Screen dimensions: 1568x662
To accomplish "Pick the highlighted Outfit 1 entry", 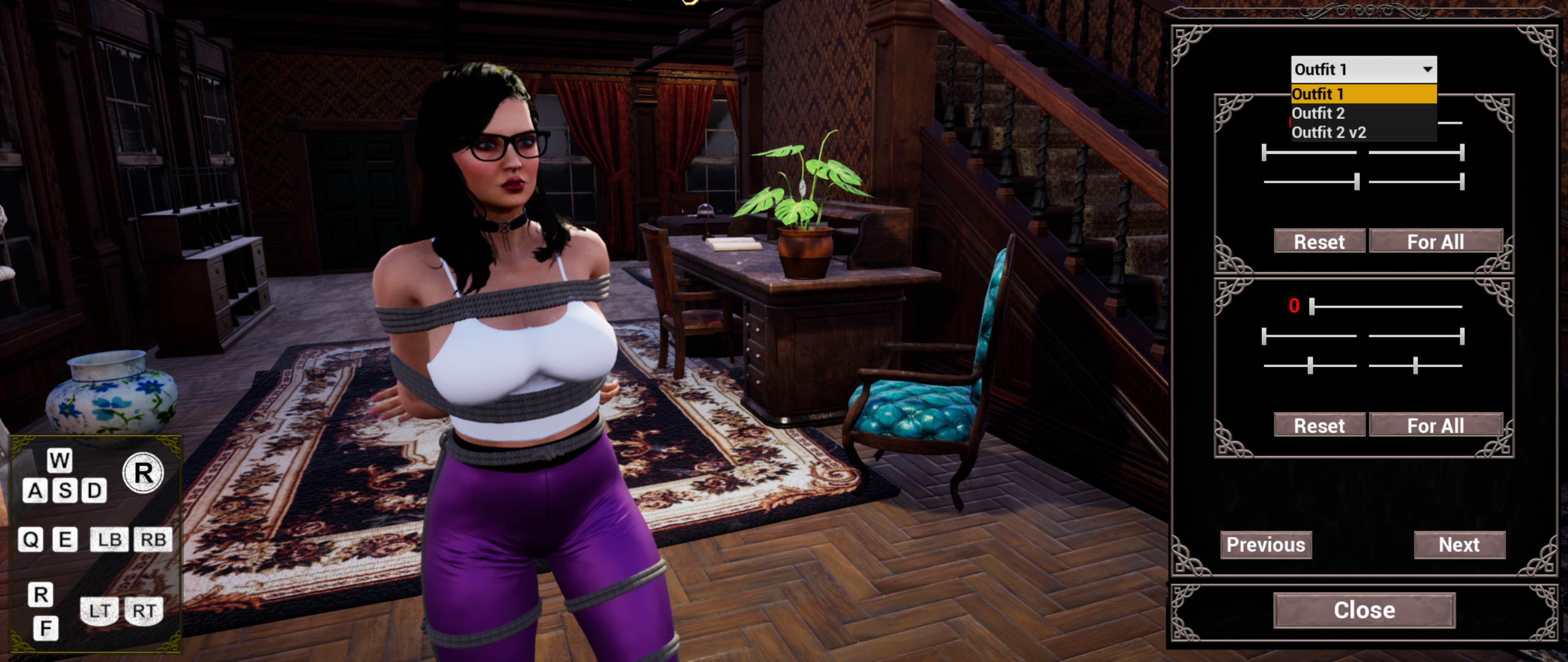I will (1318, 94).
